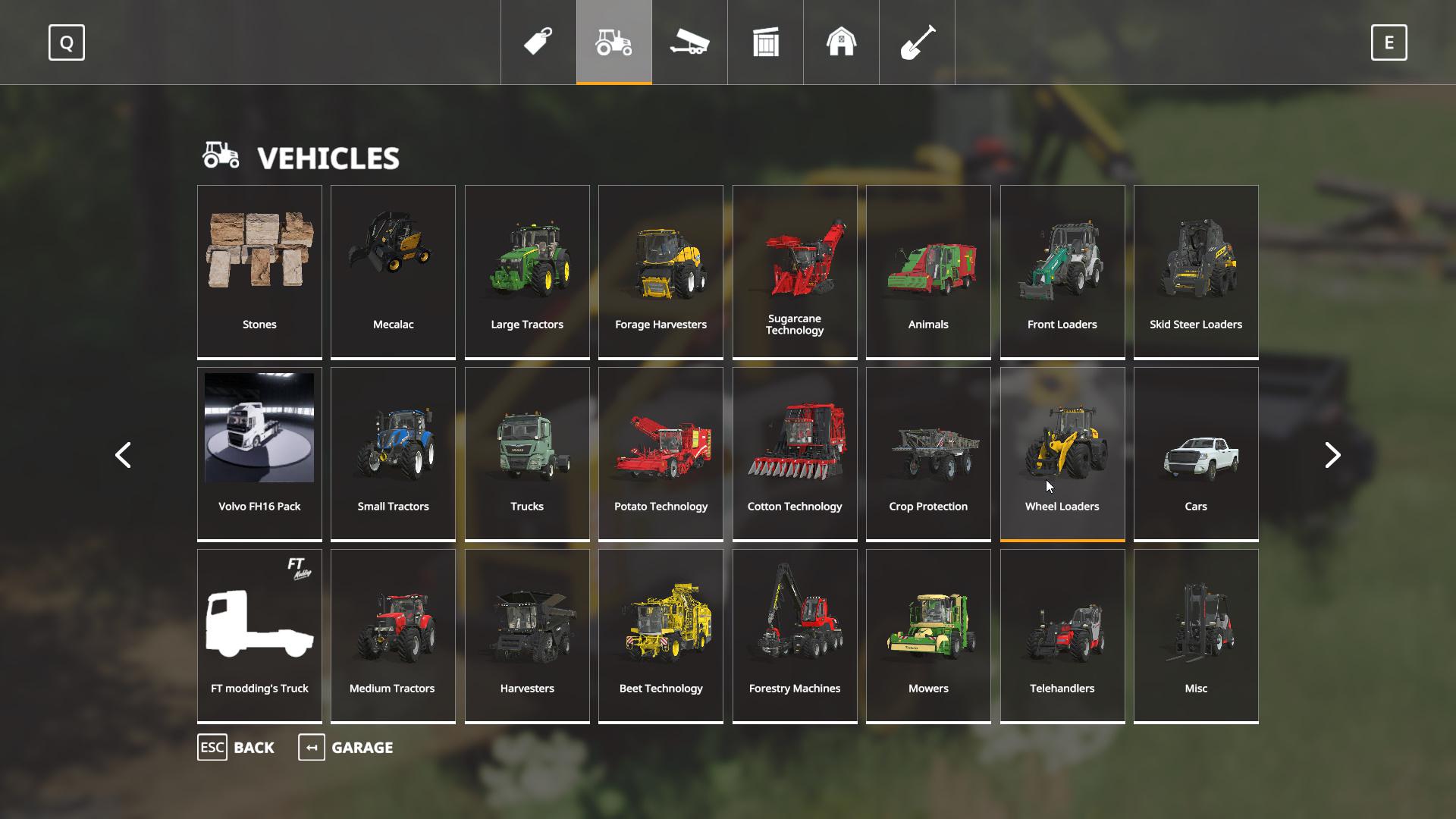
Task: Go to the previous page arrow
Action: (123, 455)
